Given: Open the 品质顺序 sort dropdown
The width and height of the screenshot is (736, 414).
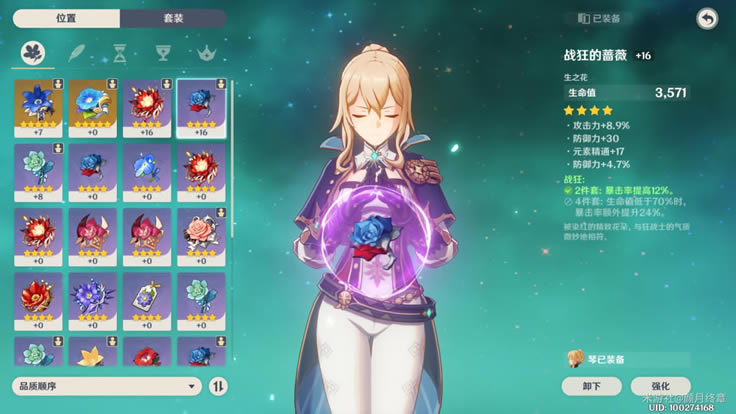Looking at the screenshot, I should (x=107, y=385).
